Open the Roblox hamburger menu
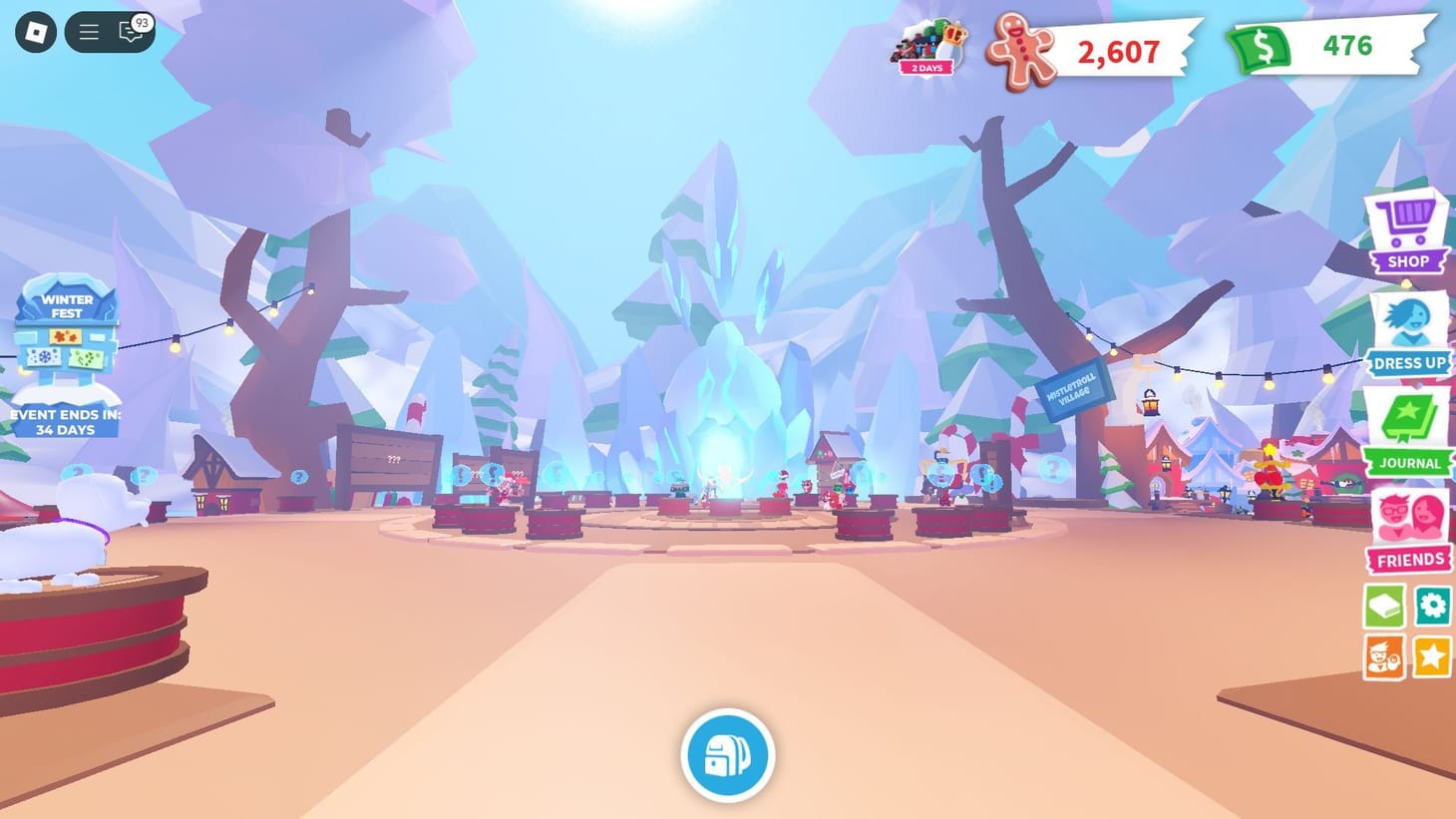 88,31
